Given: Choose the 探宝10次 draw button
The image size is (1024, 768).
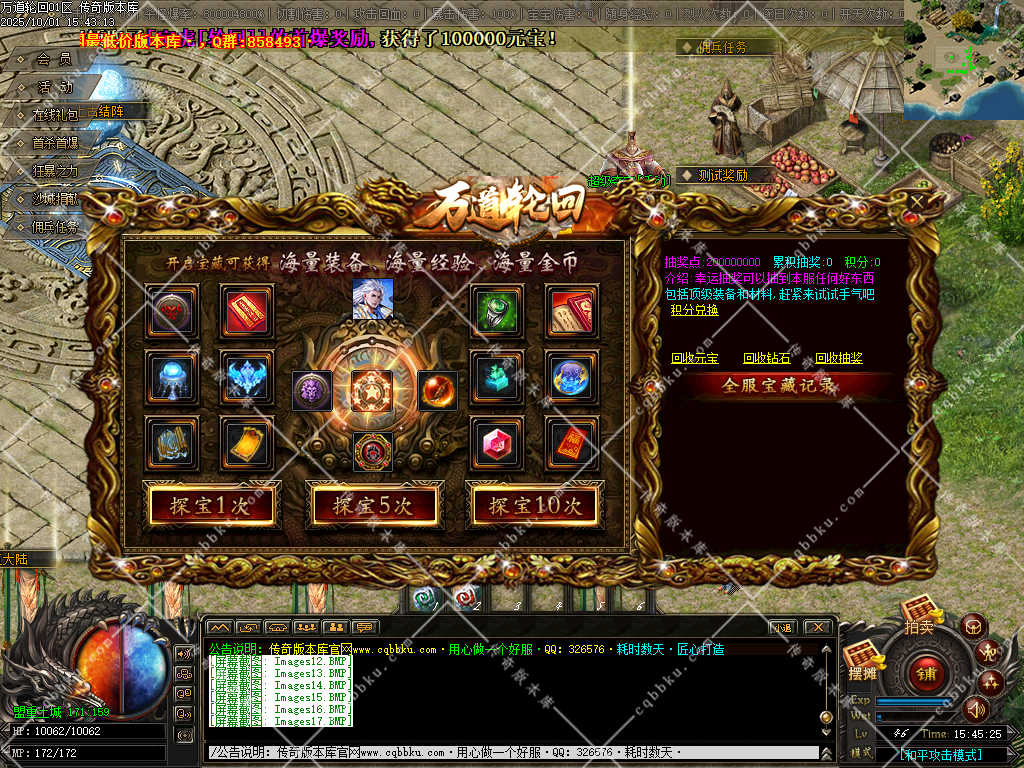Looking at the screenshot, I should click(535, 506).
